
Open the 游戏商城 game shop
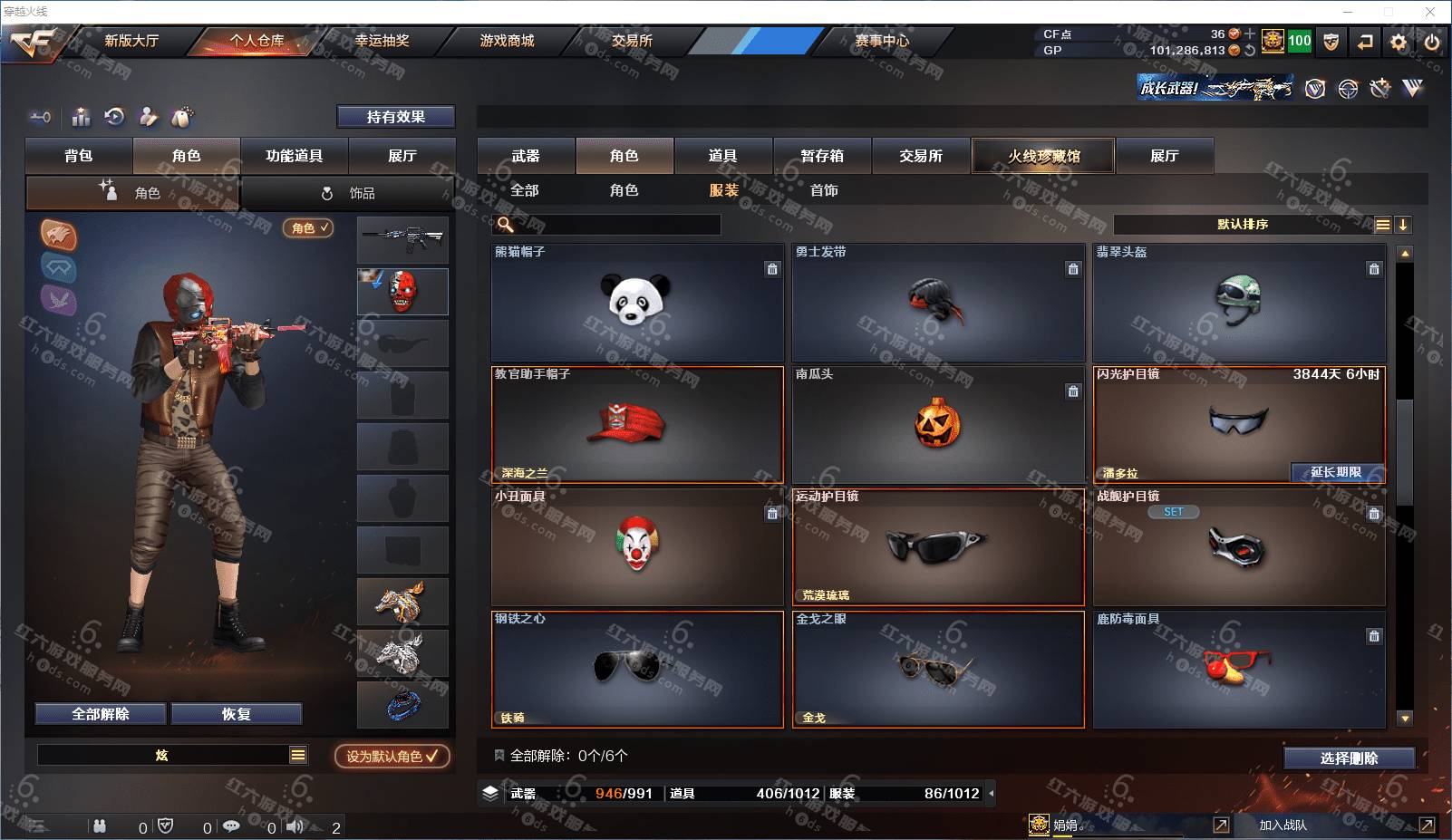tap(507, 41)
